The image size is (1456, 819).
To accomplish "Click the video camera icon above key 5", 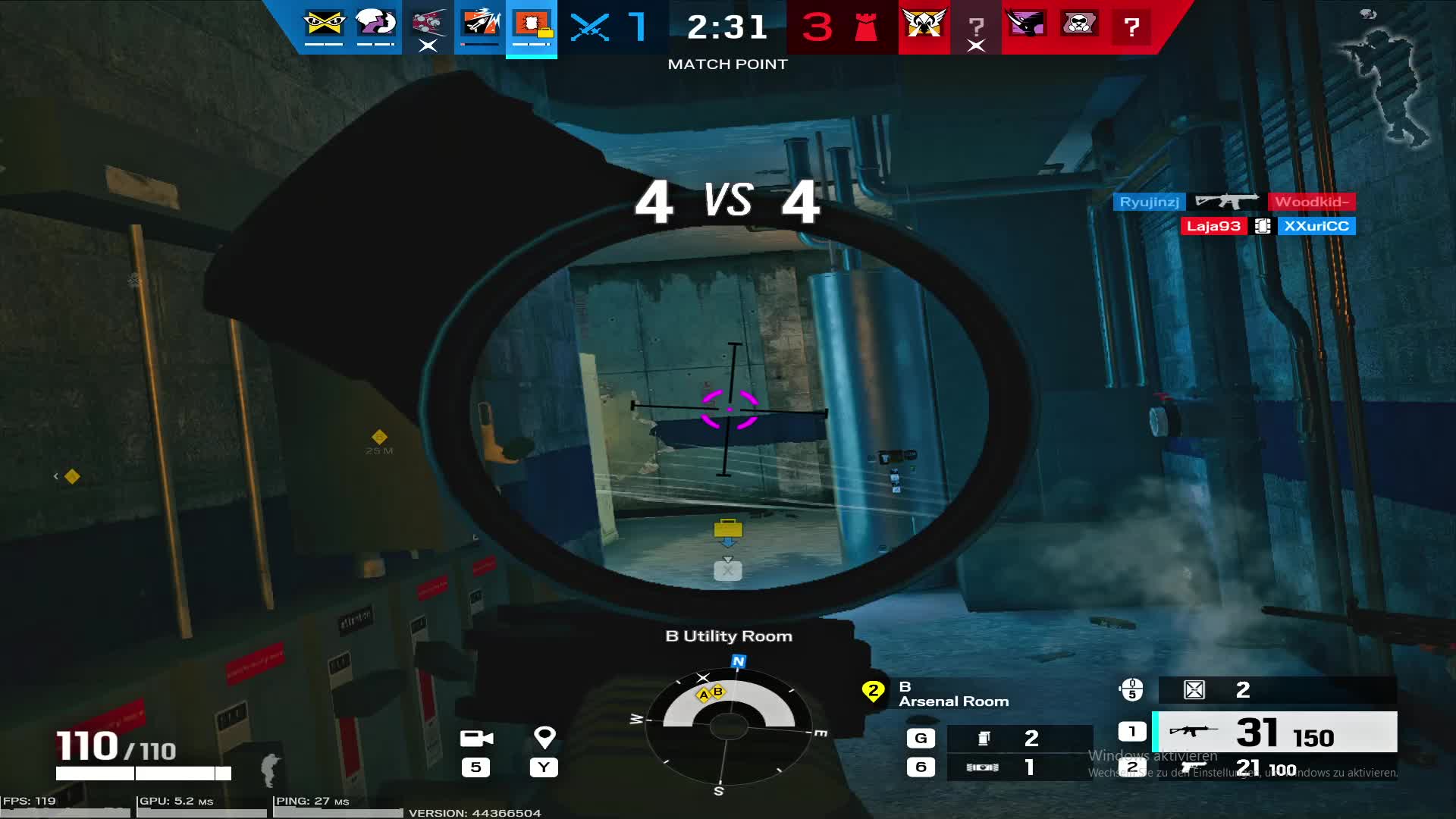I will coord(478,737).
